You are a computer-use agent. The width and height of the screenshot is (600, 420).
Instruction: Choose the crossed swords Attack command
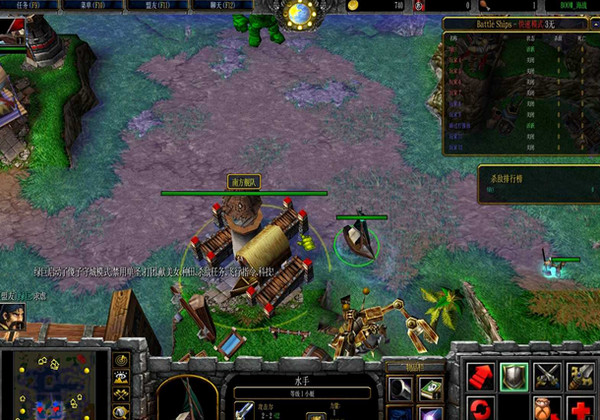tap(546, 375)
